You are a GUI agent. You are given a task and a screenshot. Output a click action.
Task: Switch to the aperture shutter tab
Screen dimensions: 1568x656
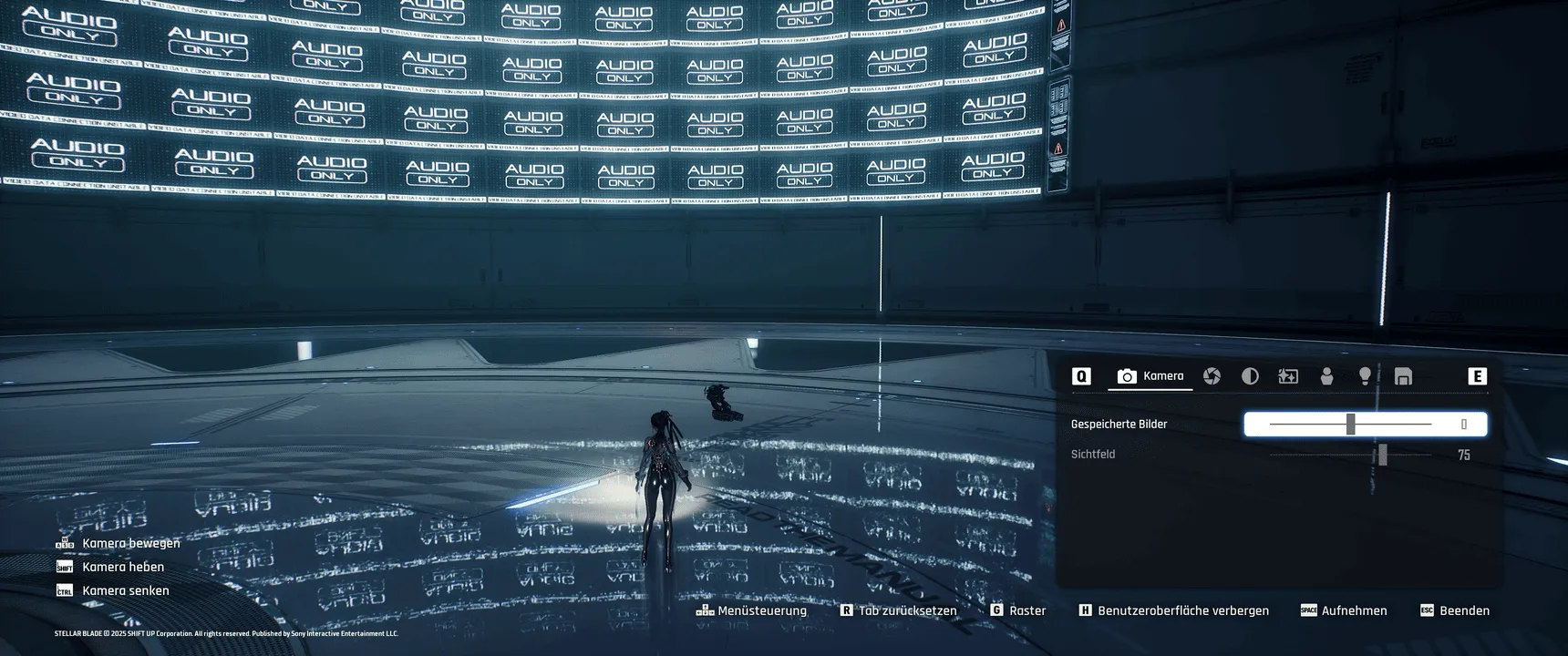pyautogui.click(x=1212, y=376)
